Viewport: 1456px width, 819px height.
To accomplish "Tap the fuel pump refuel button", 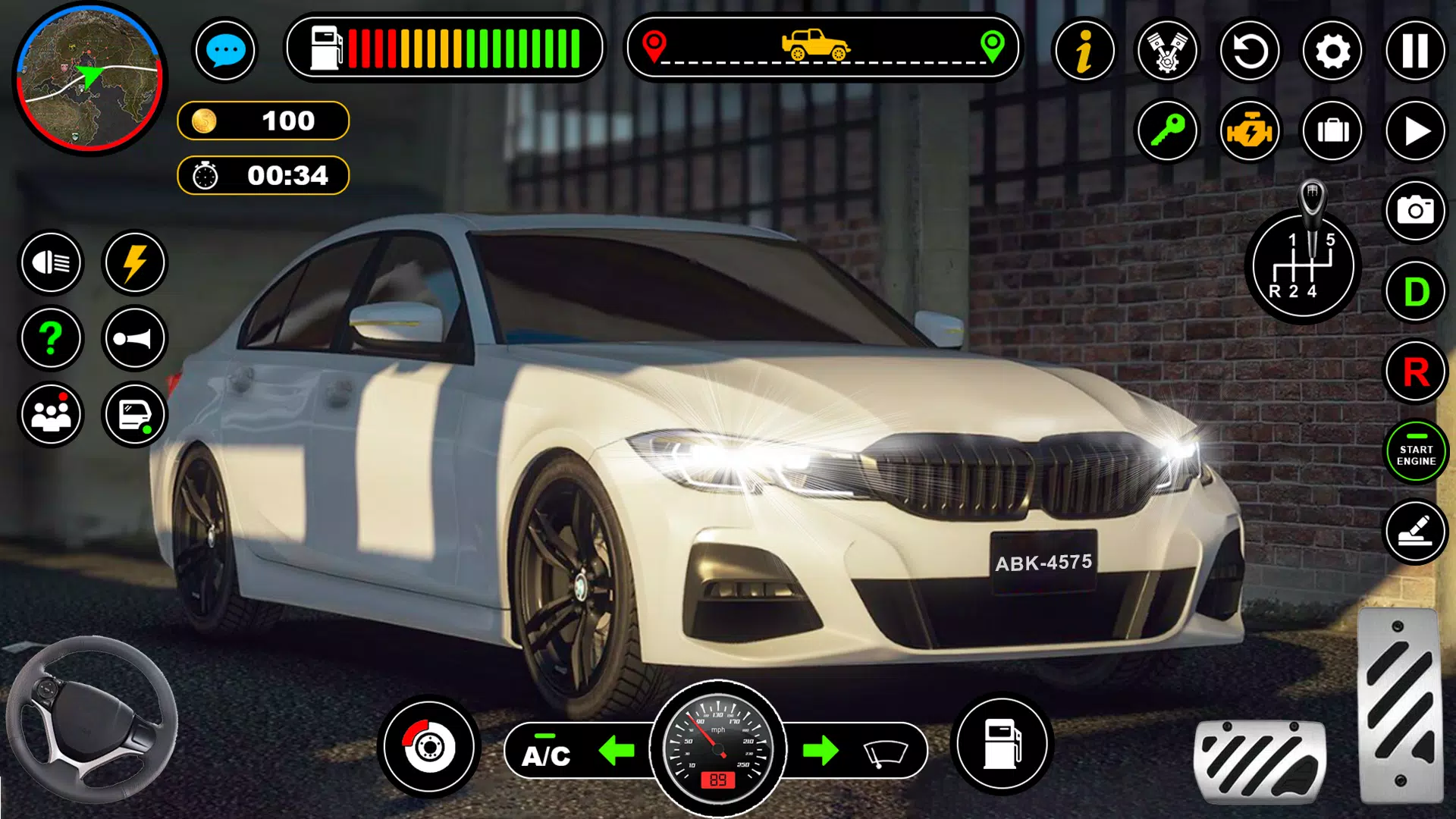I will click(x=1002, y=744).
